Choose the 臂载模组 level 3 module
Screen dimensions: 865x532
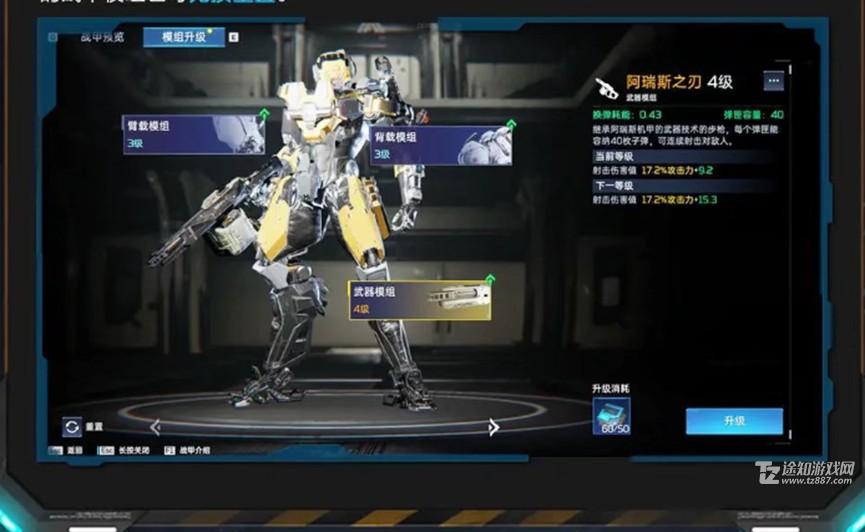tap(193, 135)
